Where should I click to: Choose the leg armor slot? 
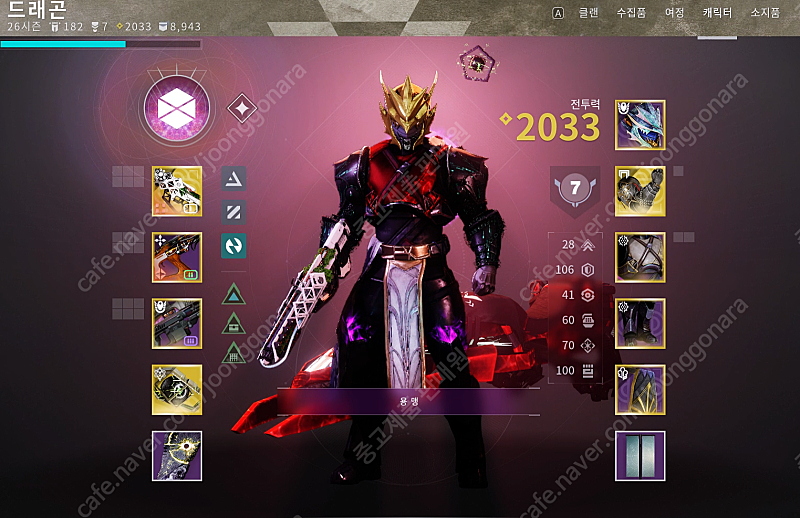coord(640,323)
